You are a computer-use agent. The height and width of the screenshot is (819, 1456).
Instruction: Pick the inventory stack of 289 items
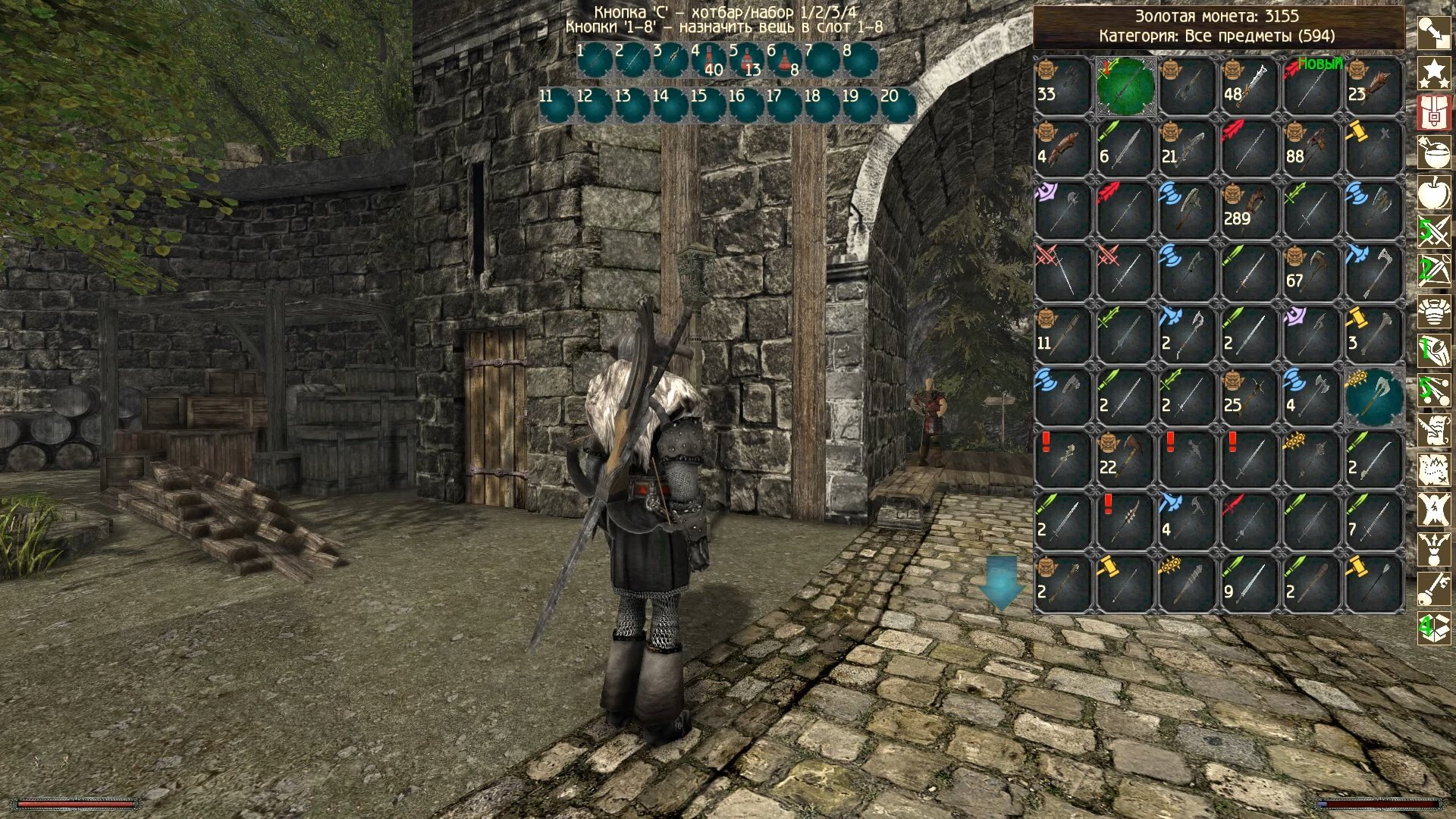point(1250,210)
